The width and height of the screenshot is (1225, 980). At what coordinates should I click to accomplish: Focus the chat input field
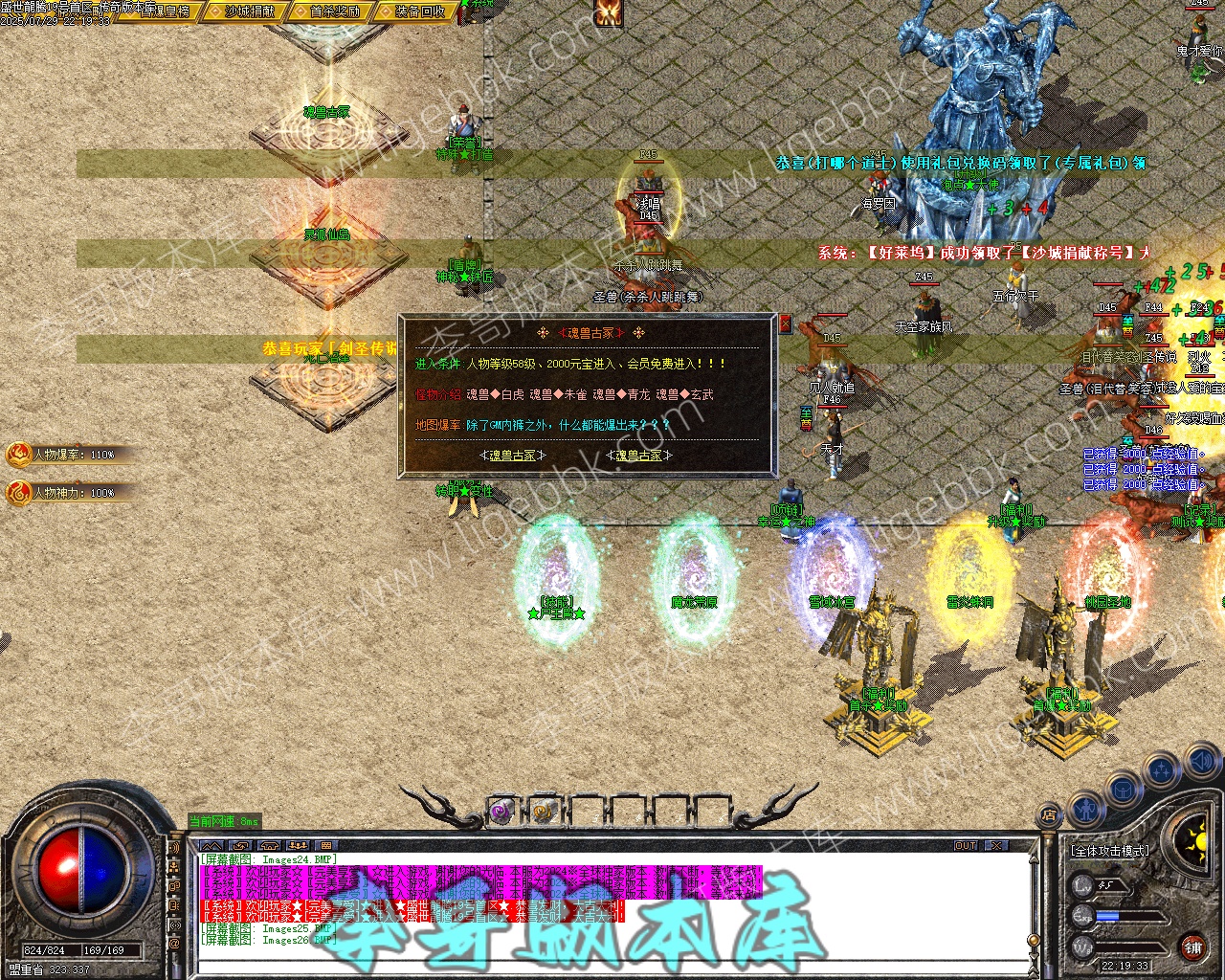pyautogui.click(x=612, y=966)
